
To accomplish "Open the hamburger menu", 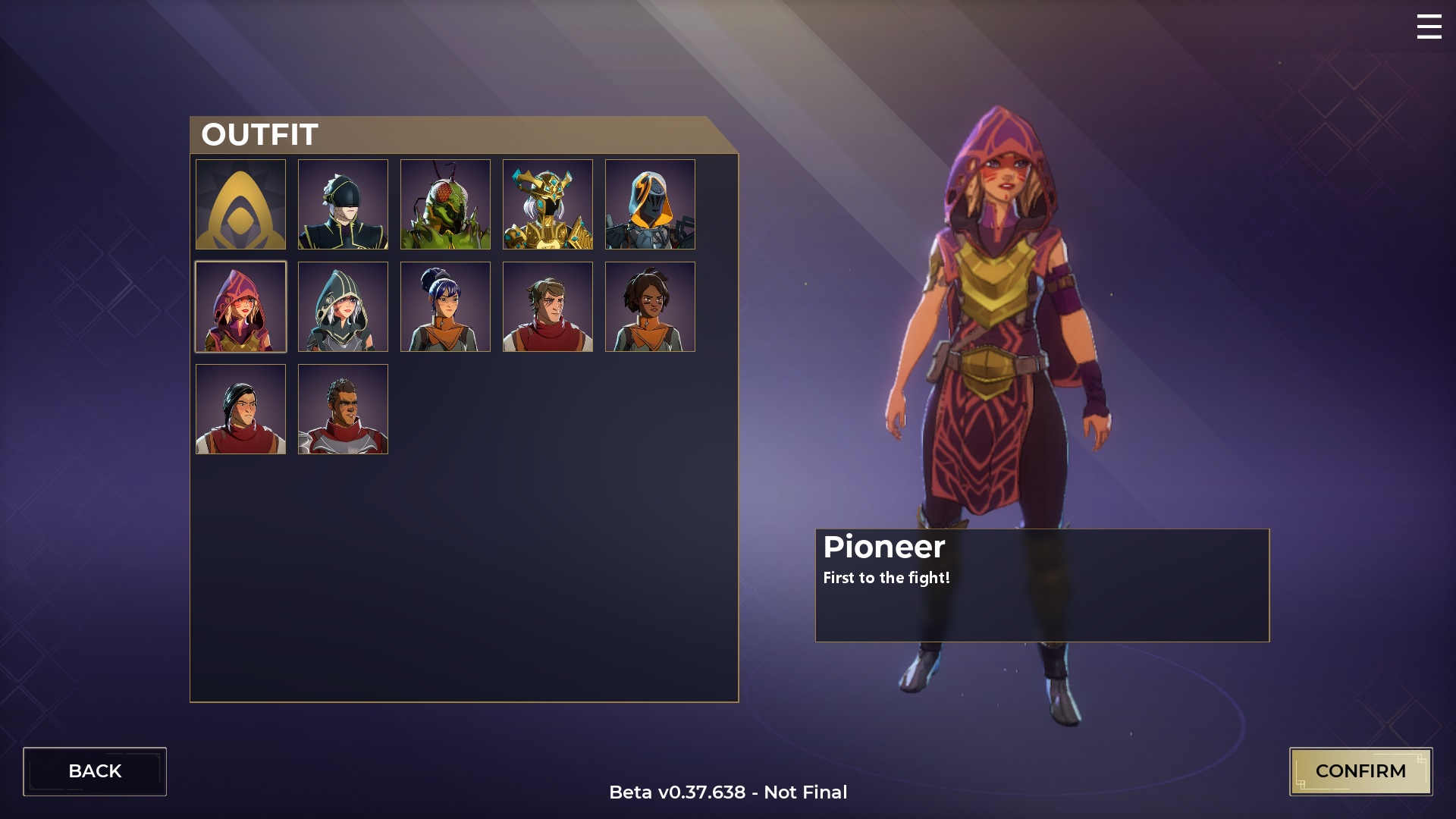I will click(1429, 27).
